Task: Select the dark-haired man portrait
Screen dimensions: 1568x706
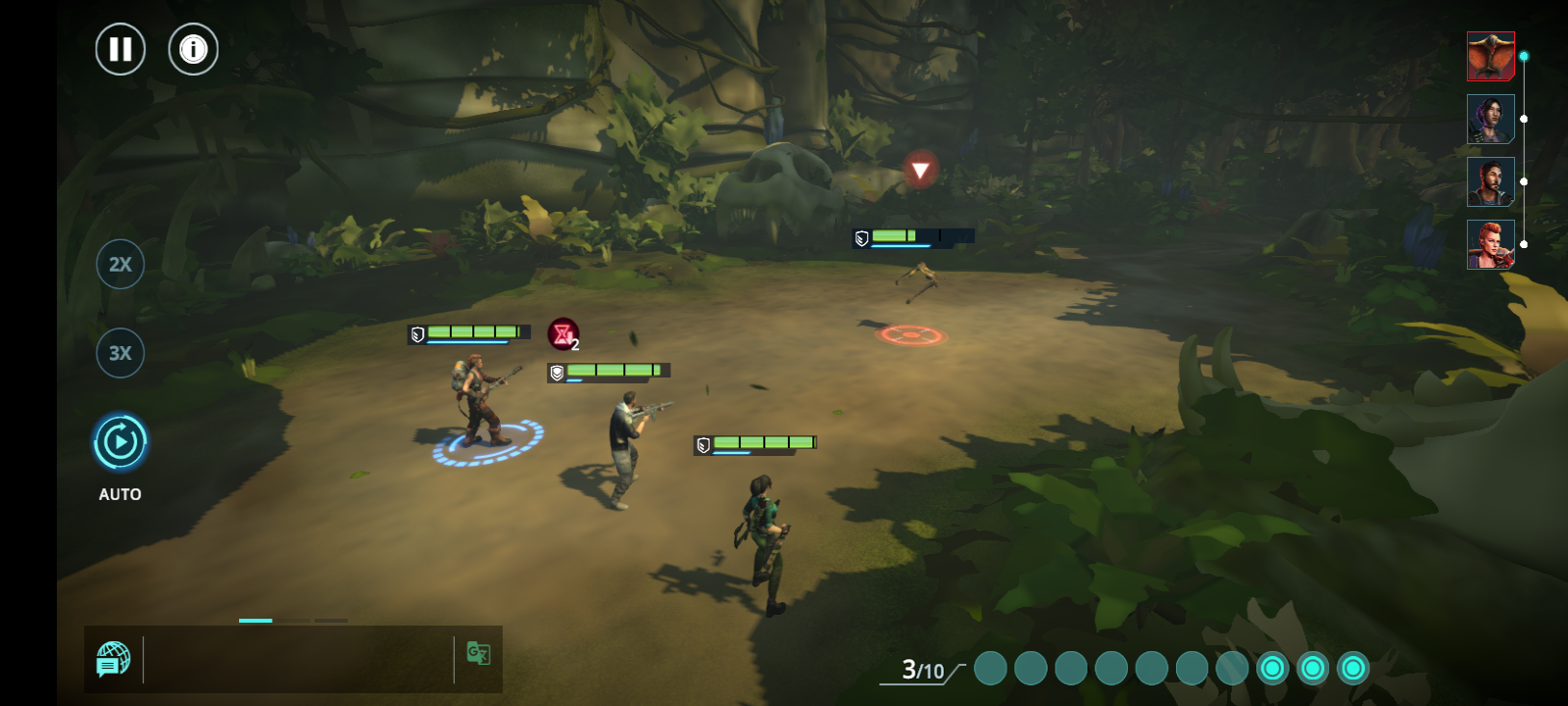Action: tap(1491, 181)
